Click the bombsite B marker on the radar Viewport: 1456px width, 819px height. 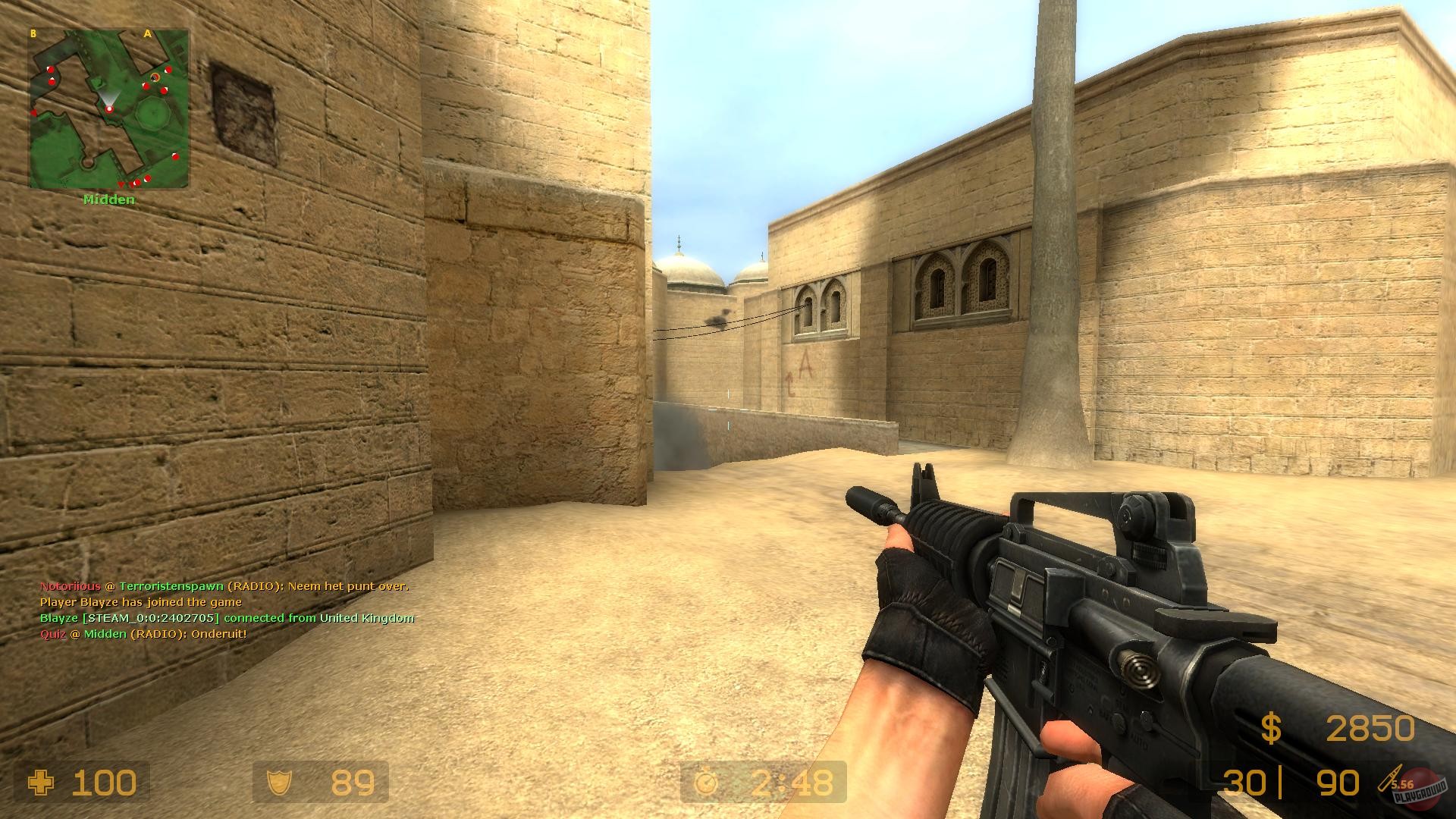coord(33,33)
